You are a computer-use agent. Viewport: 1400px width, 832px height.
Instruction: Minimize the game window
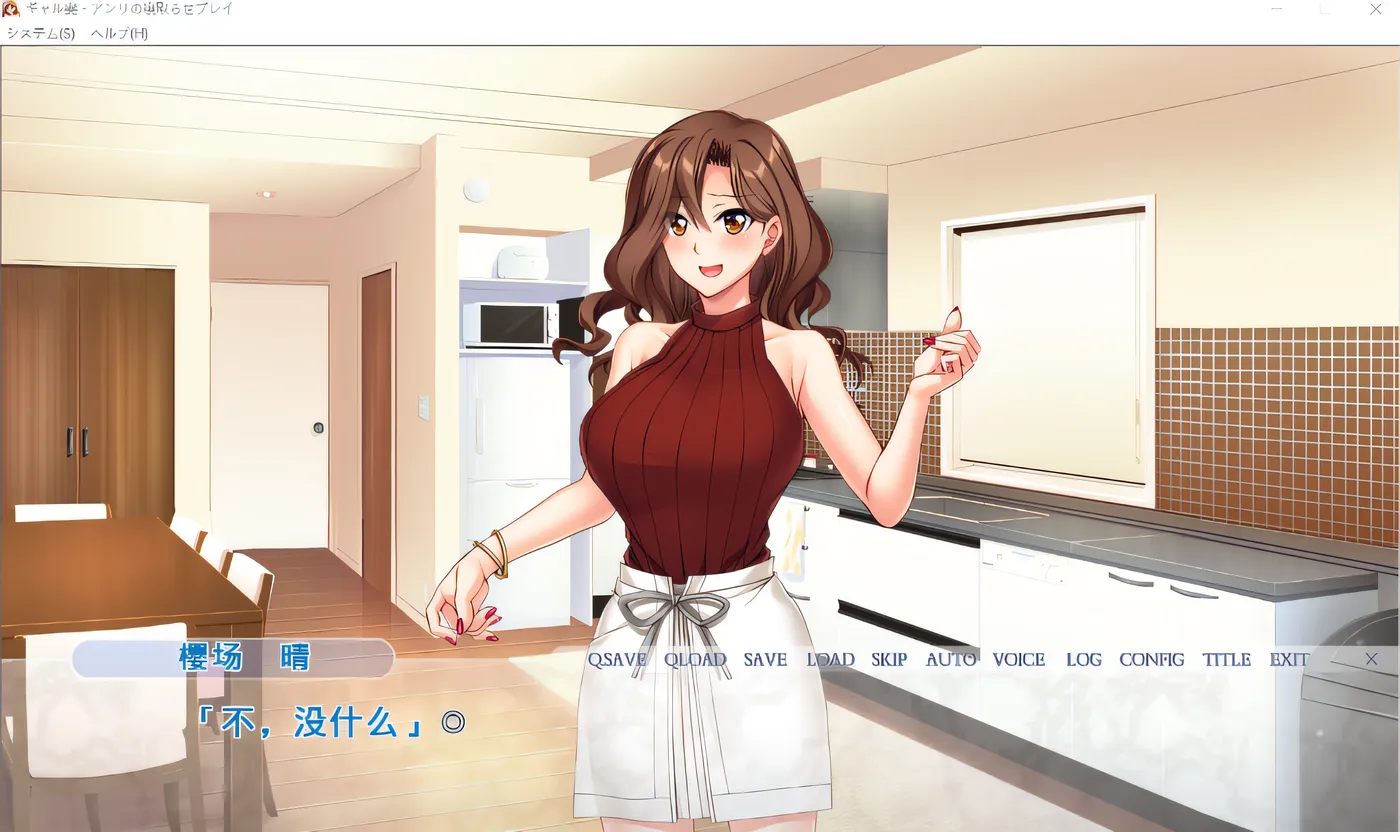(1277, 9)
